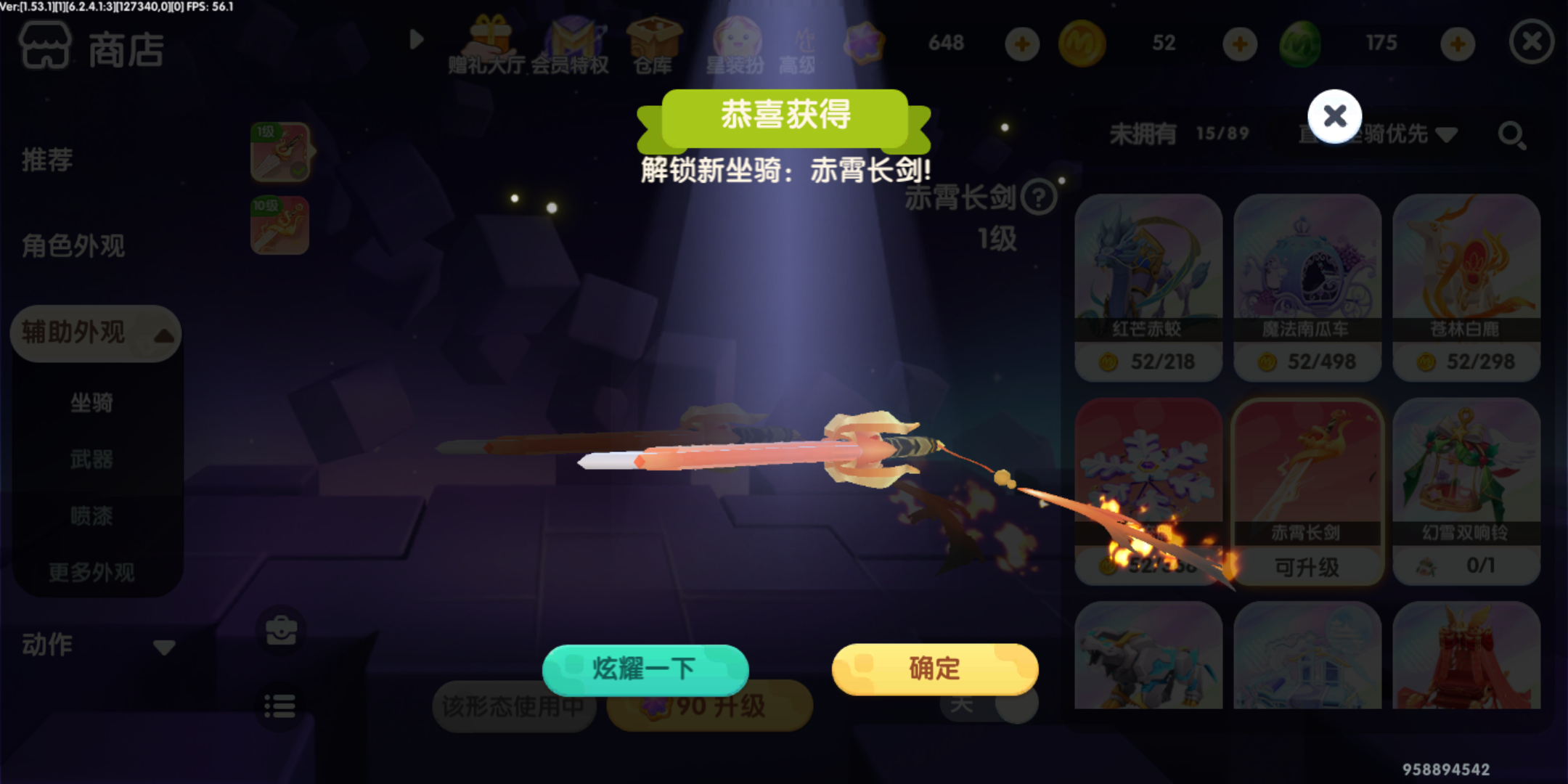Image resolution: width=1568 pixels, height=784 pixels.
Task: Click the search magnifier in the mount panel
Action: [x=1511, y=134]
